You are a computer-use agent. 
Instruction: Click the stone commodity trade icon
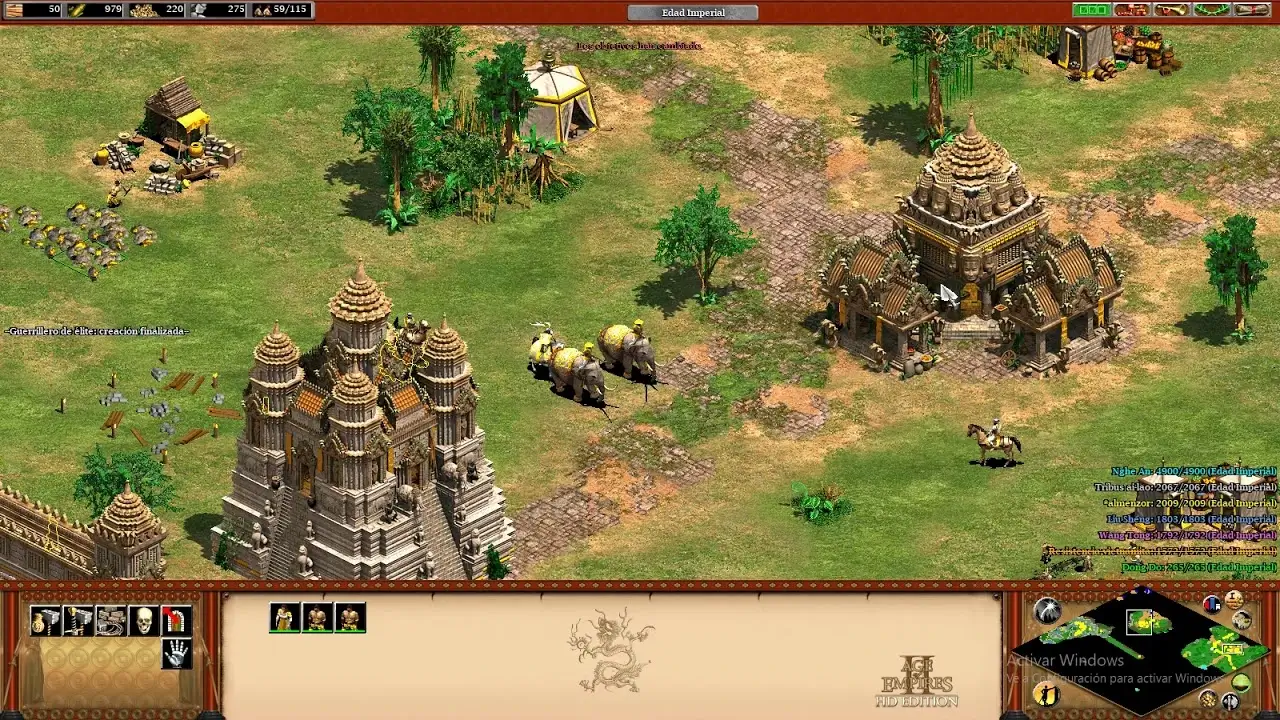(112, 620)
